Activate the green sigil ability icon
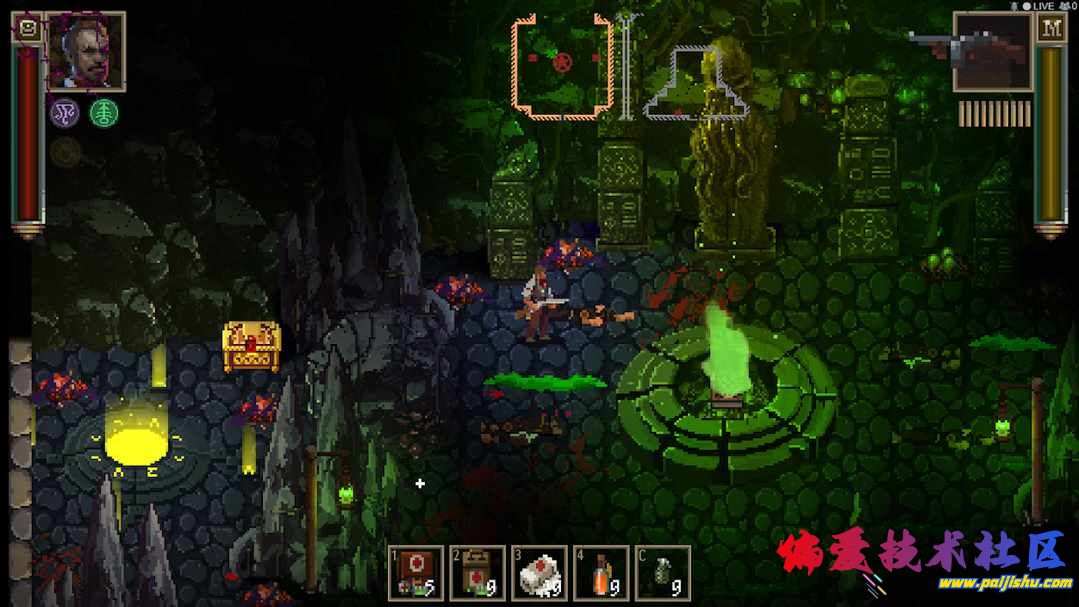This screenshot has height=607, width=1079. tap(103, 113)
